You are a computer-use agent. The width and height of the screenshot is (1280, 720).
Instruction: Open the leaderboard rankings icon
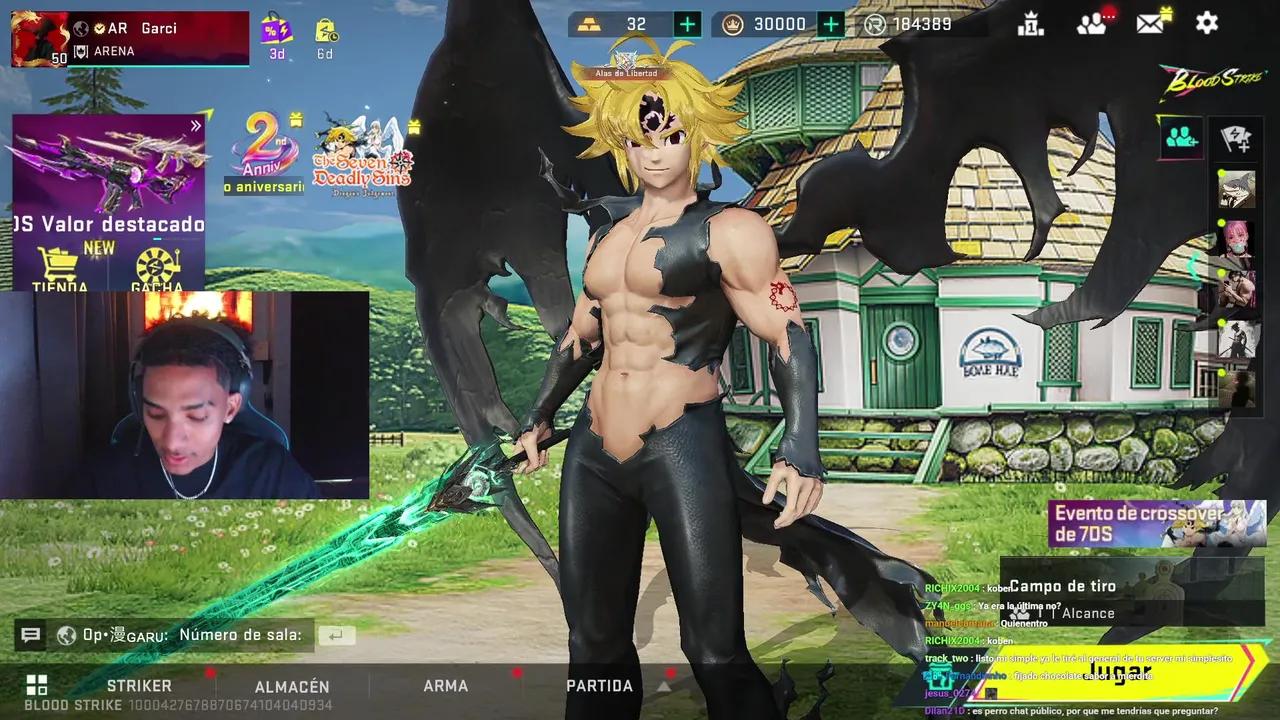[x=1032, y=23]
